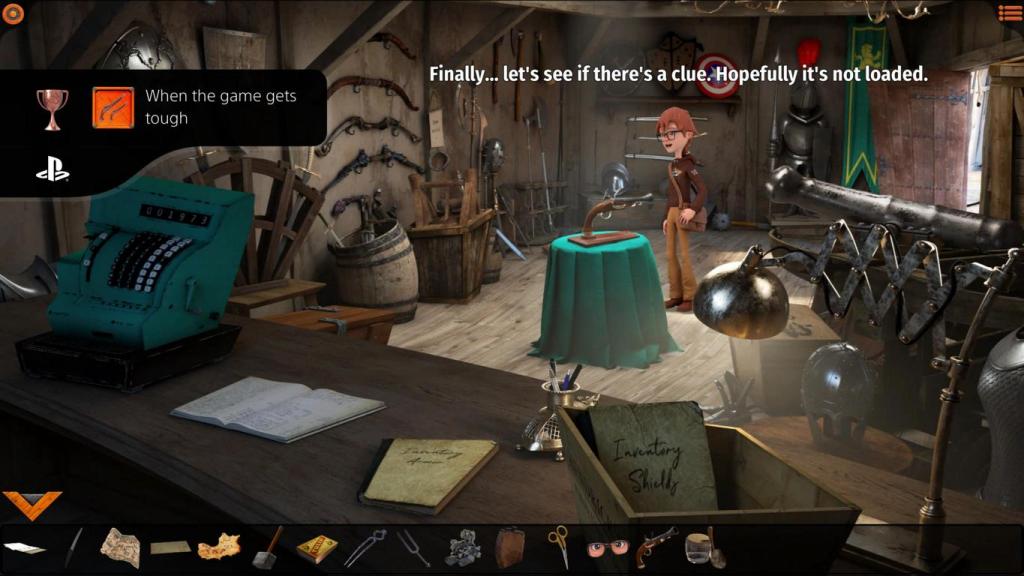The image size is (1024, 576).
Task: Pick the hammer from the inventory
Action: click(x=268, y=547)
